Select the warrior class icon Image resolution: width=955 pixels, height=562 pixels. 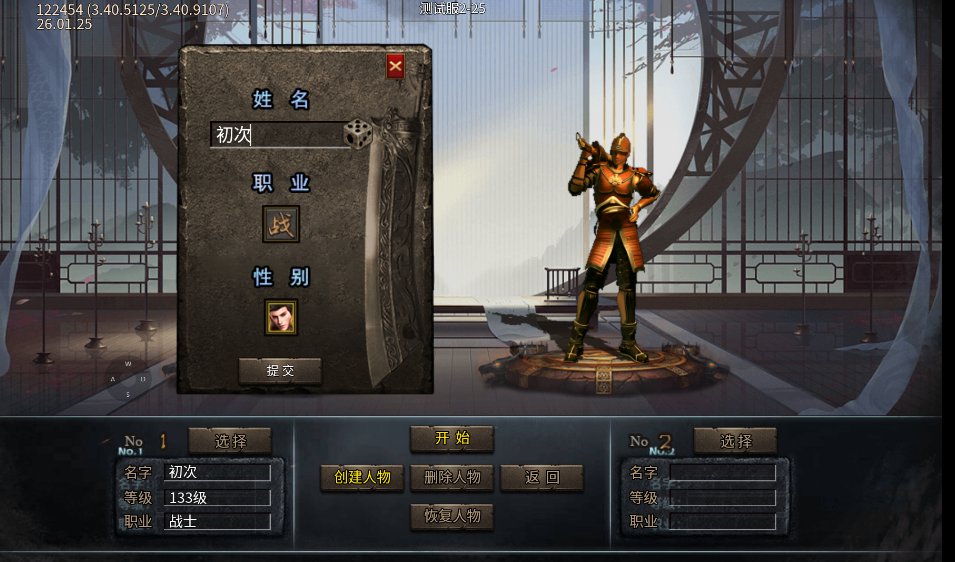point(281,224)
